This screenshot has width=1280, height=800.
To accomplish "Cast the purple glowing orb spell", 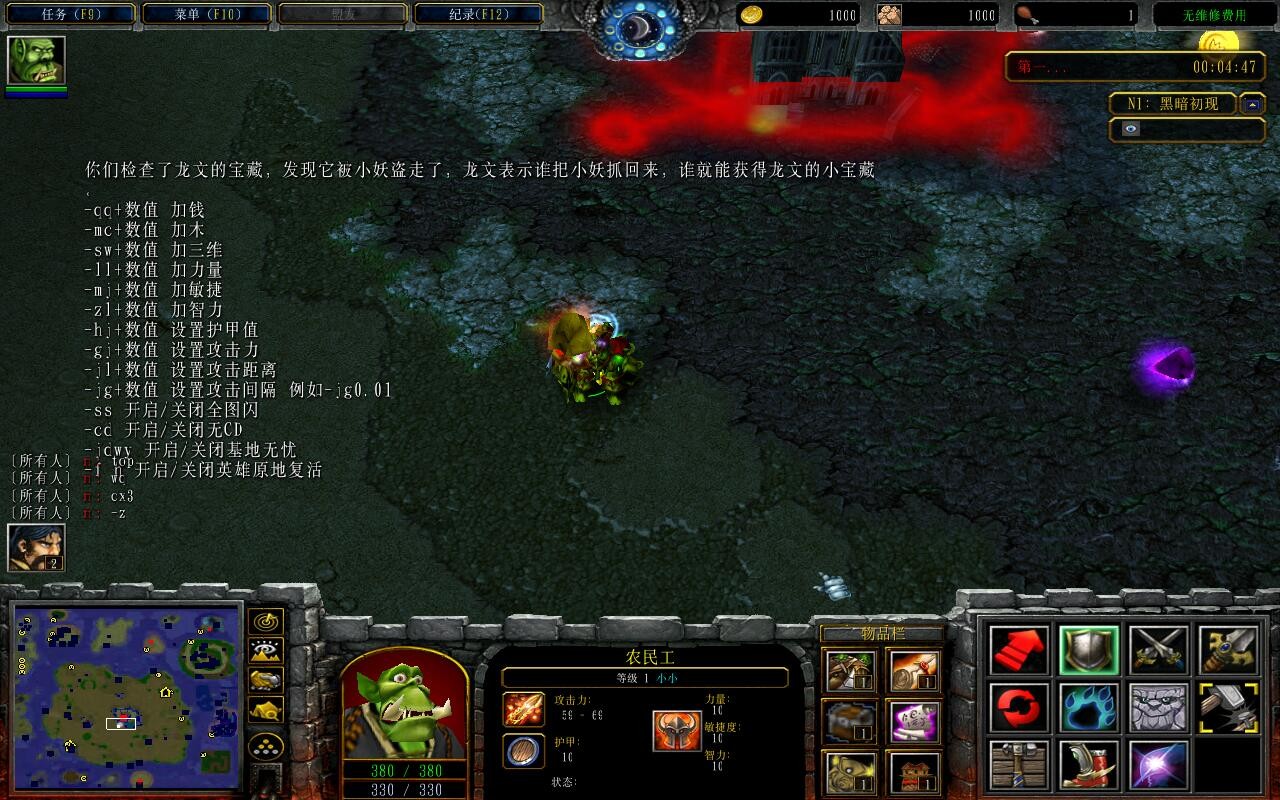I will pos(1159,766).
